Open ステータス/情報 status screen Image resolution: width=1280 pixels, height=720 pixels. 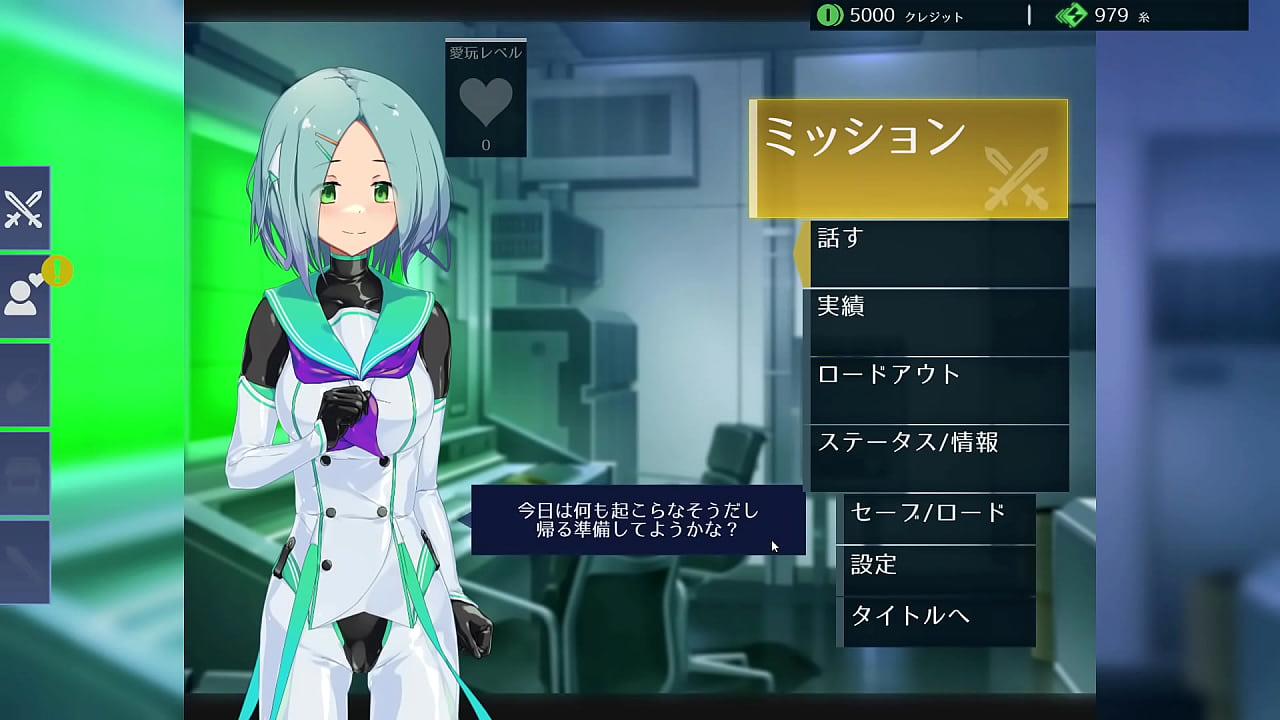coord(938,458)
